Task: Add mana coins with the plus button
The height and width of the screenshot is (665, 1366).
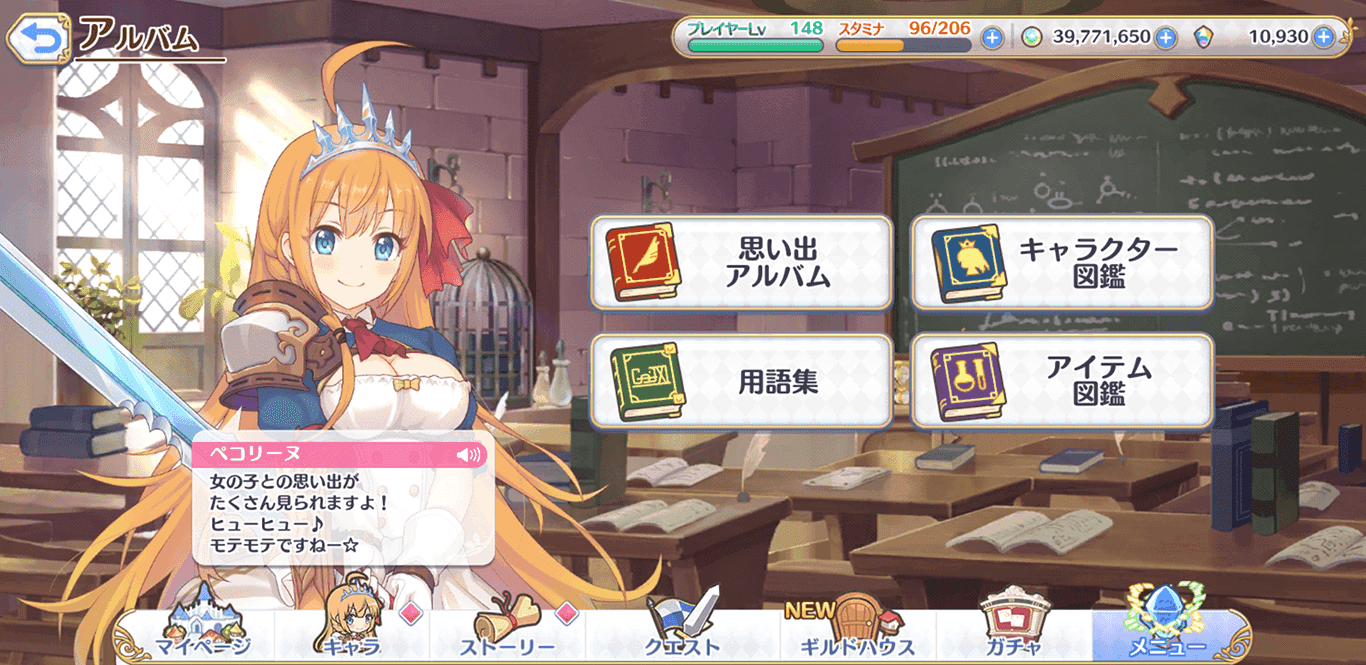Action: click(x=1165, y=38)
